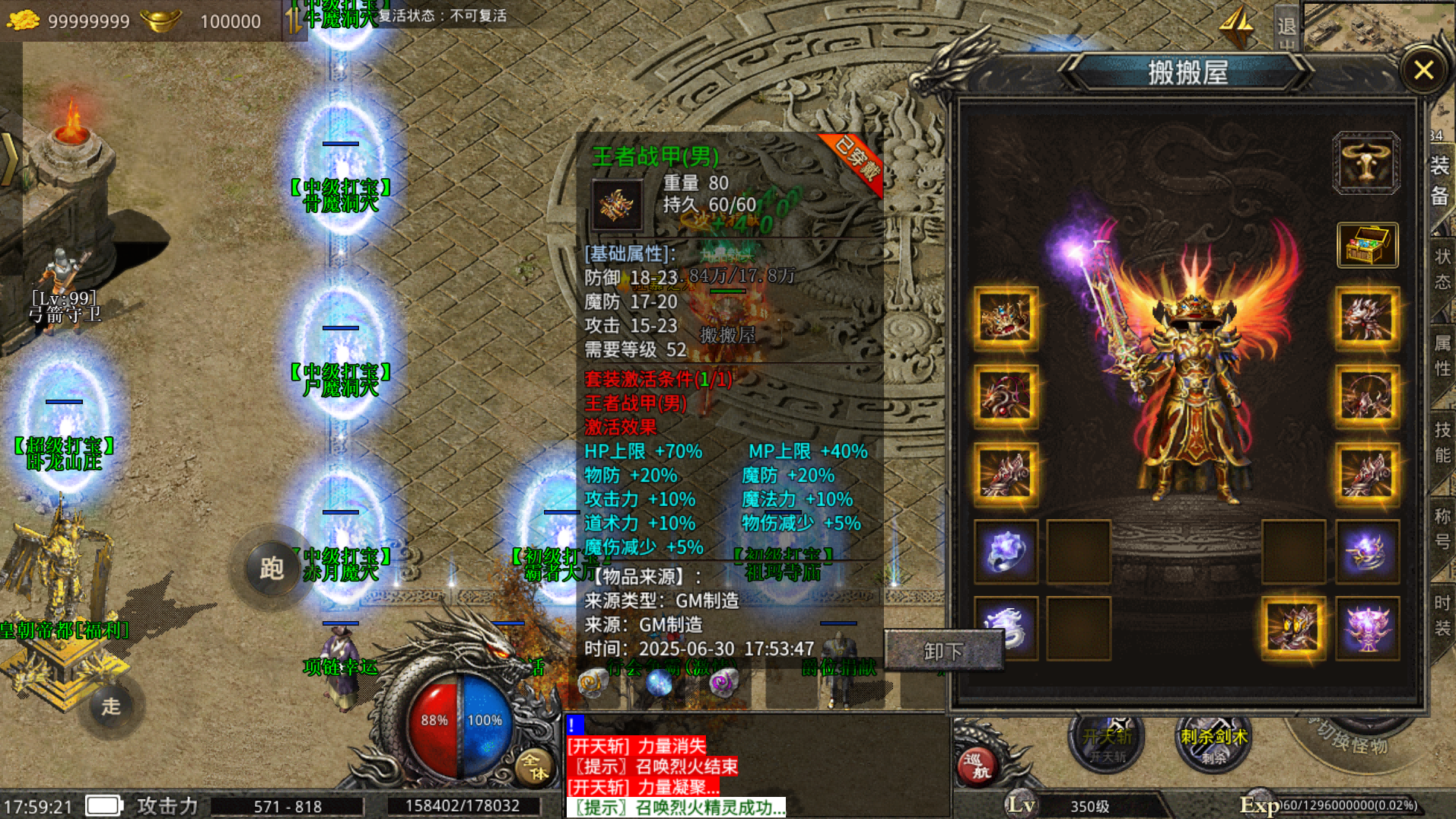Toggle the 跑 run button

(x=272, y=568)
